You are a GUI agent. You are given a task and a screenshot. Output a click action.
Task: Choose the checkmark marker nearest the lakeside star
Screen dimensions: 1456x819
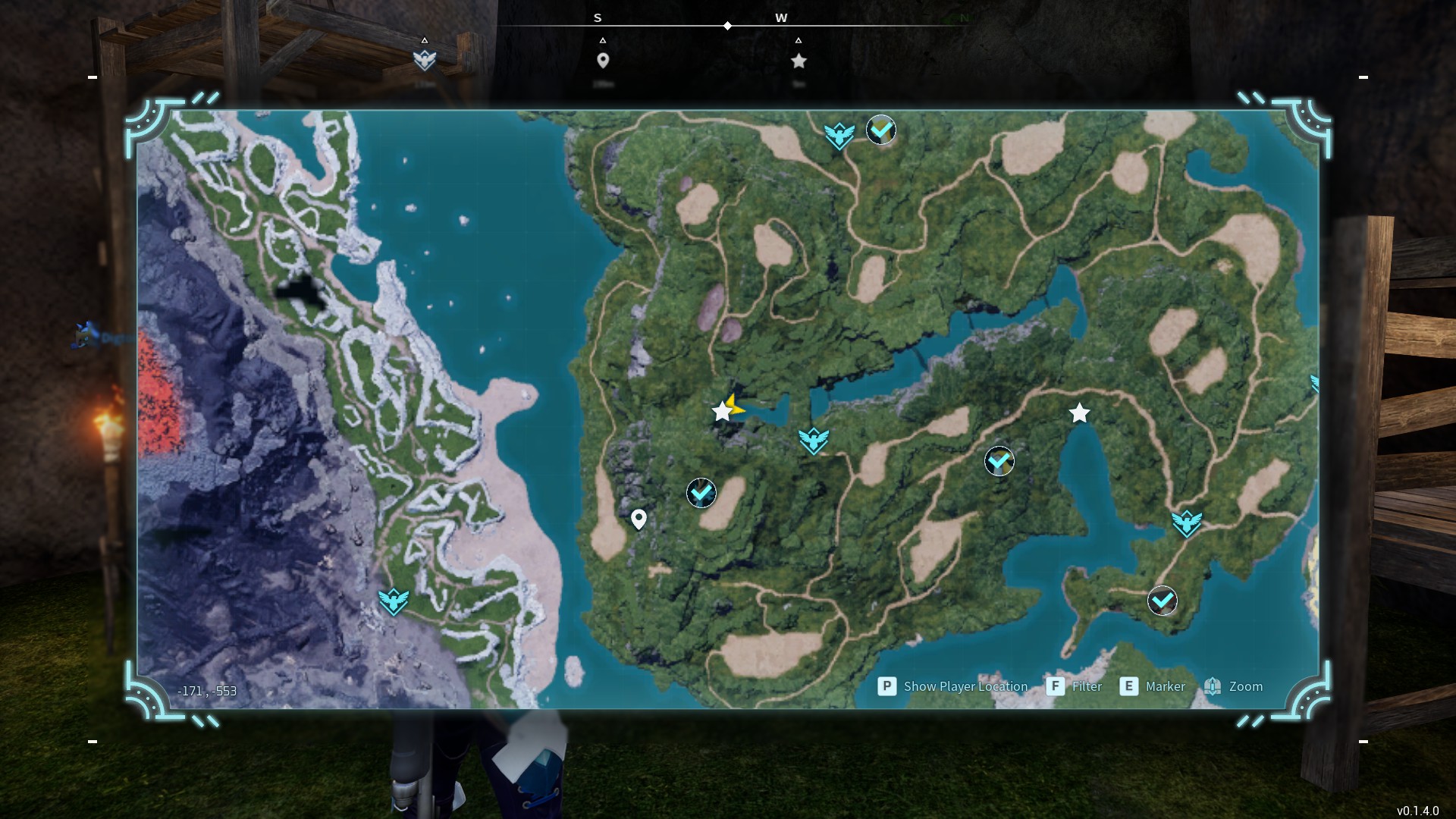[999, 460]
